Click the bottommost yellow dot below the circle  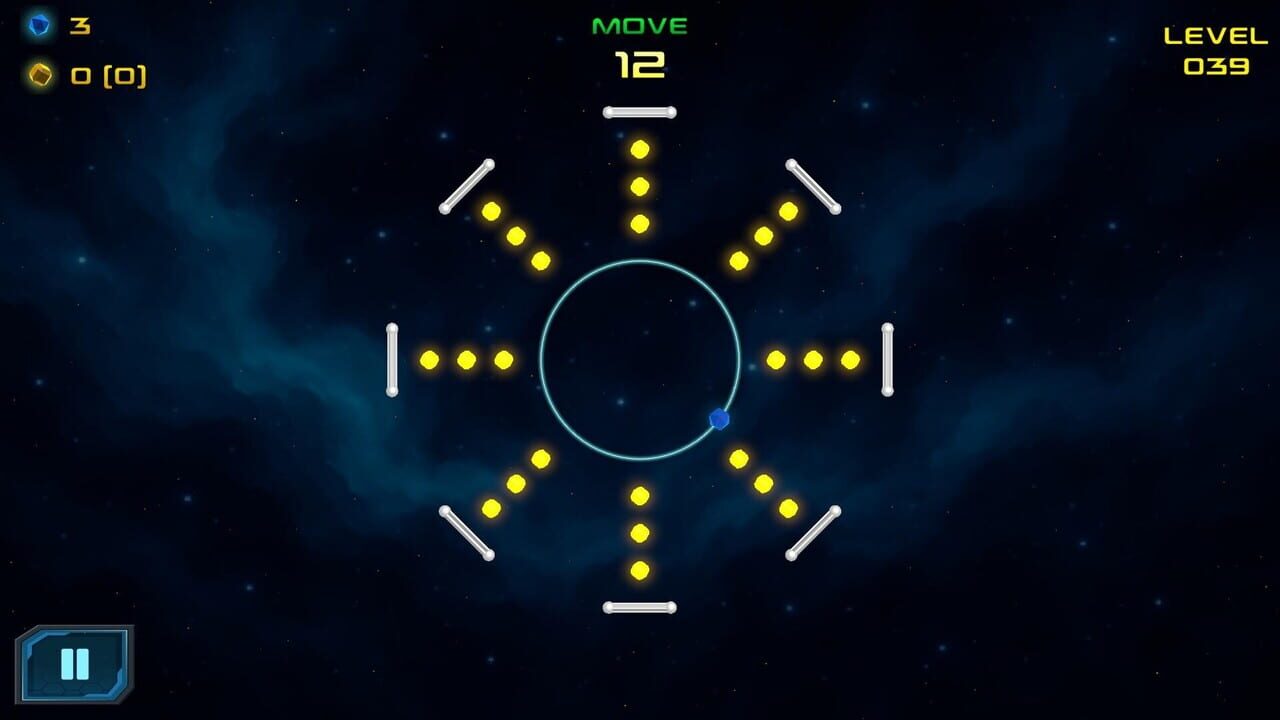(x=640, y=570)
